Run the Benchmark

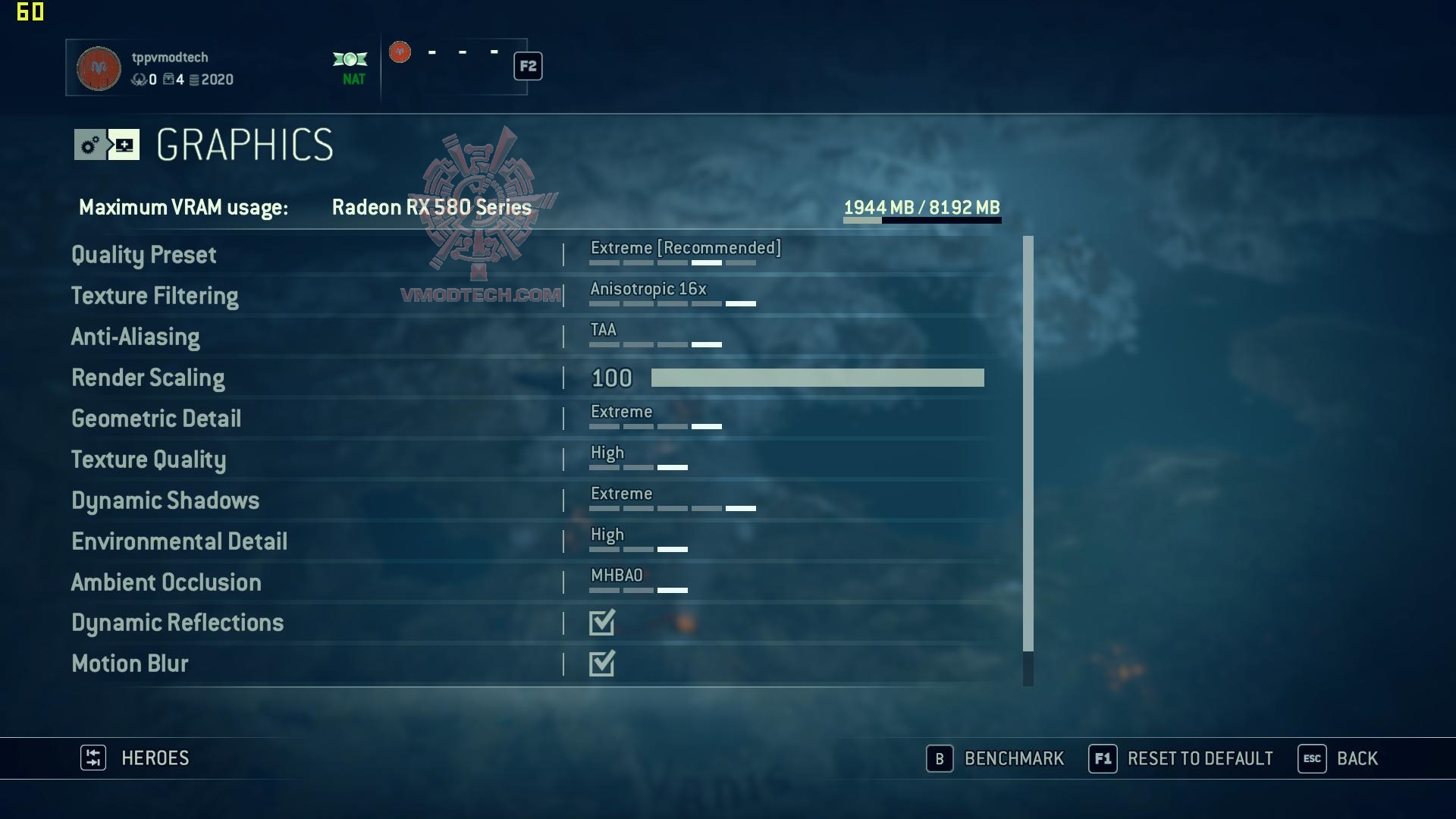point(995,758)
